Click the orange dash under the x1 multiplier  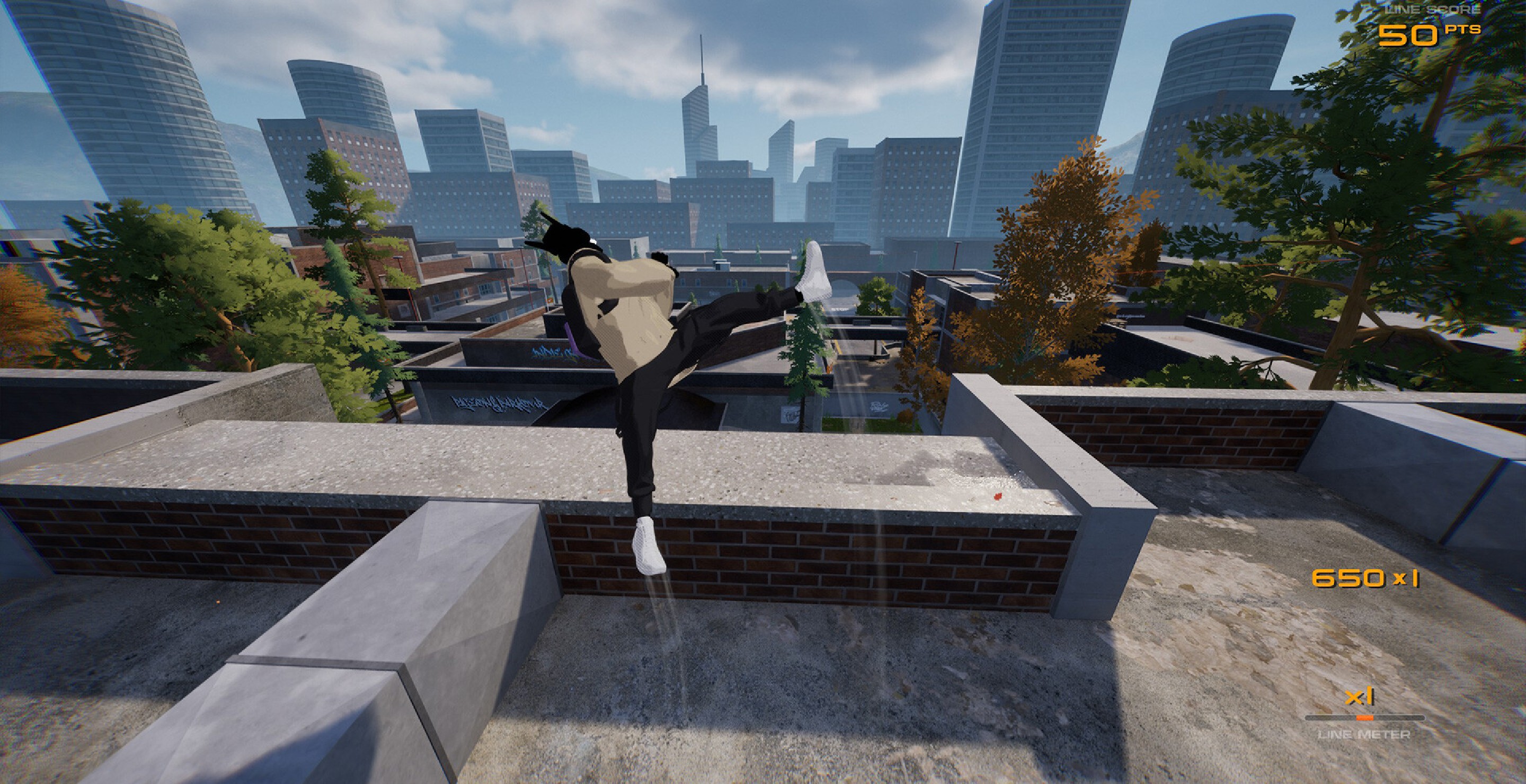point(1364,718)
